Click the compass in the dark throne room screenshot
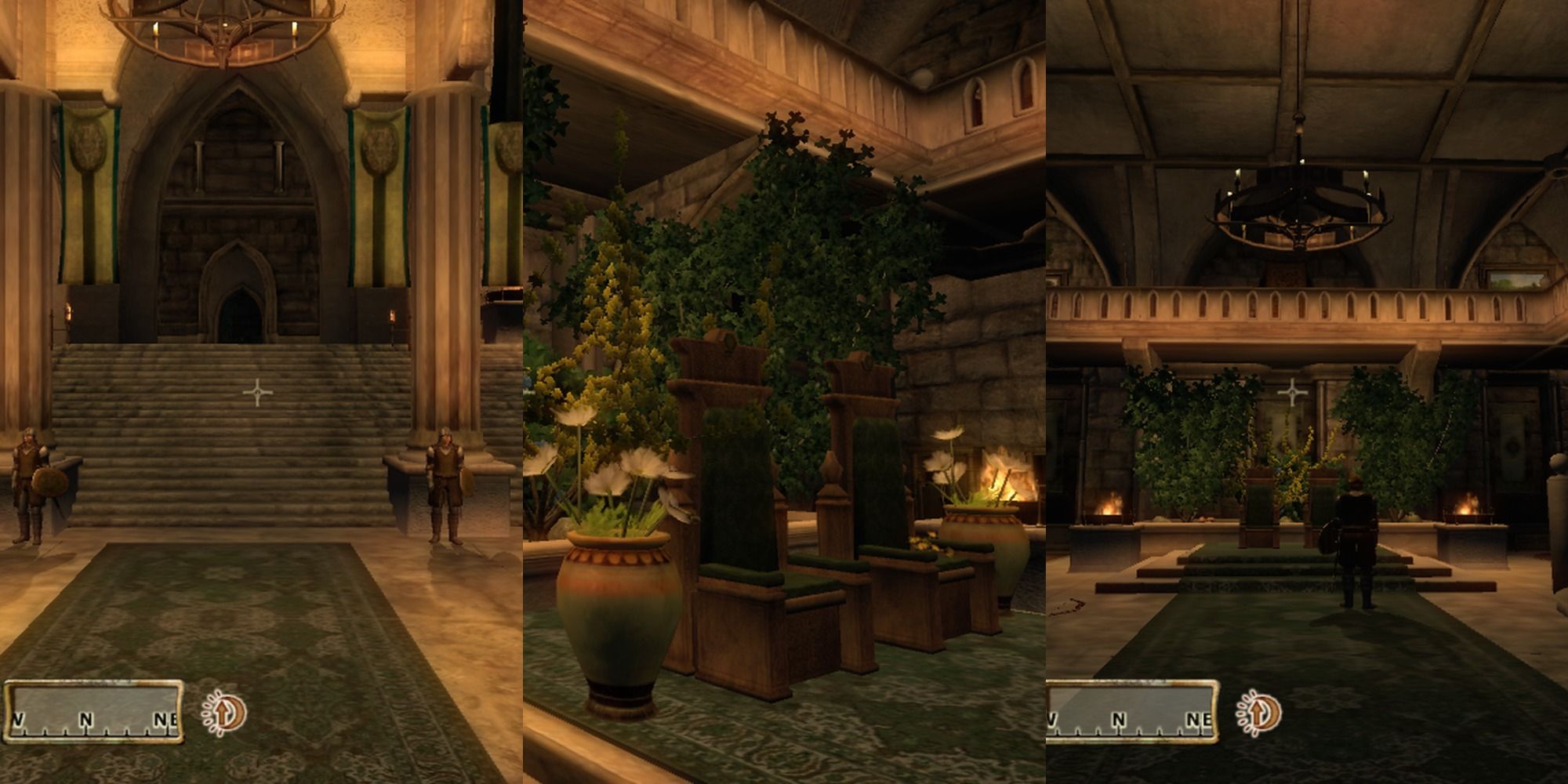Viewport: 1568px width, 784px height. (x=1131, y=712)
